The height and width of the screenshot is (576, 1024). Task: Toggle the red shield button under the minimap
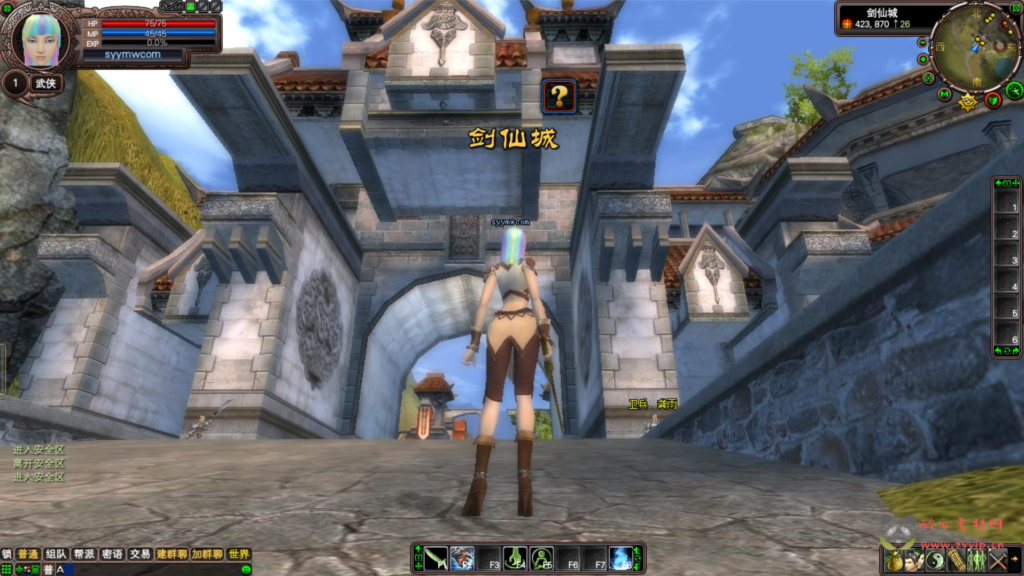992,99
